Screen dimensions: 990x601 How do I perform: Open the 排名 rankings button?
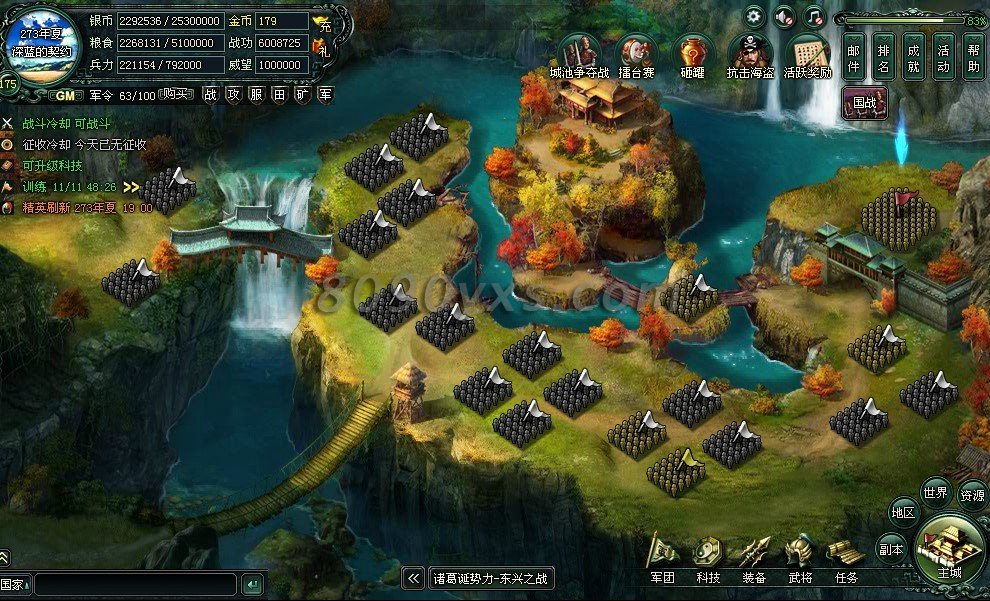884,56
